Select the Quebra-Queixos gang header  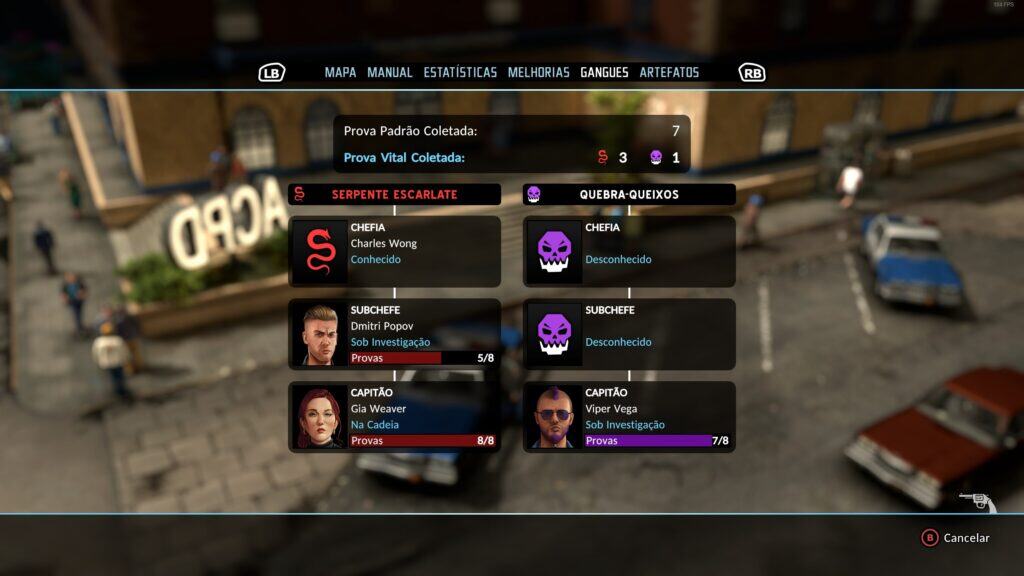[629, 194]
